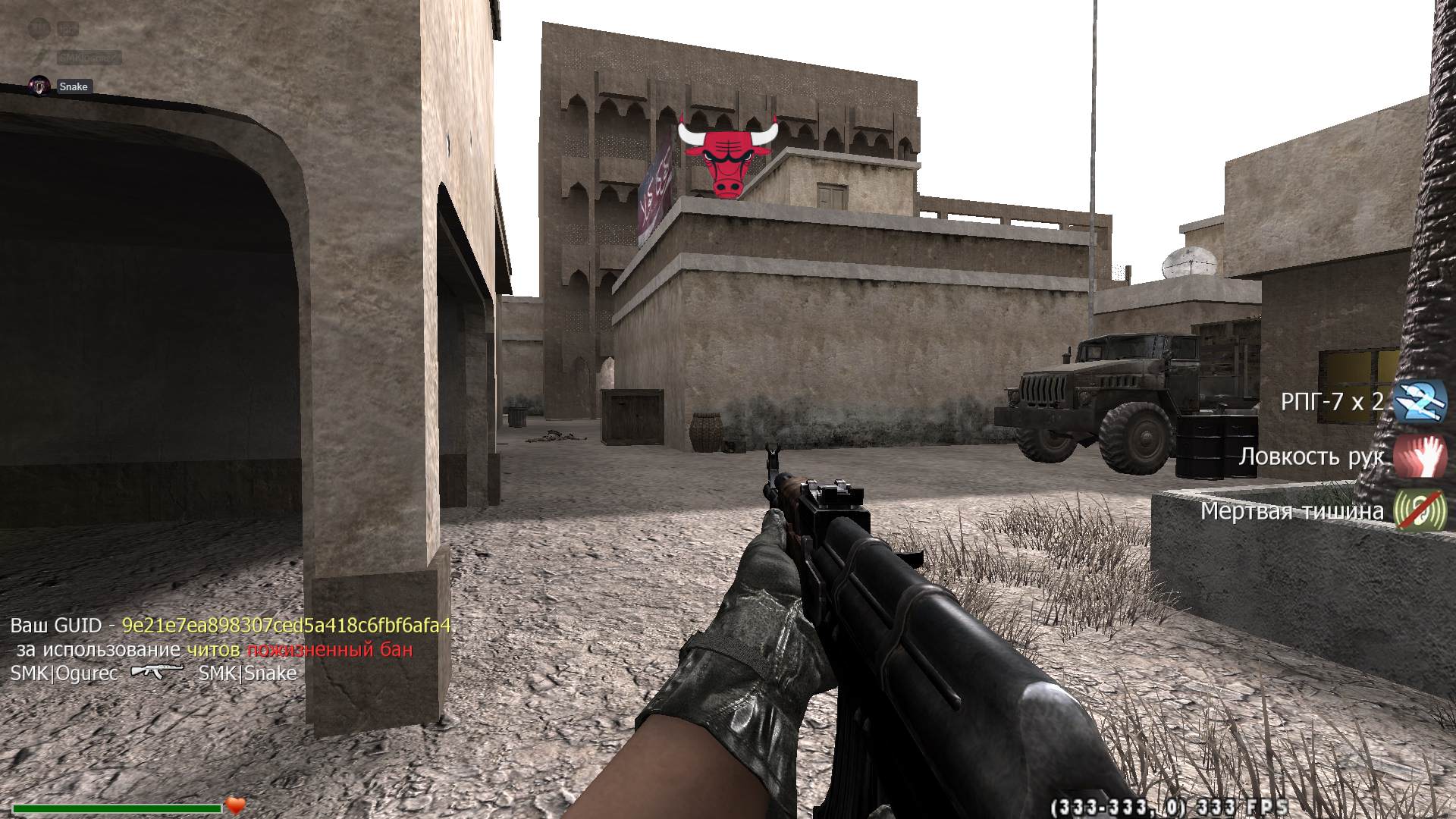Open Snake's avatar in the voice overlay
The height and width of the screenshot is (819, 1456).
pyautogui.click(x=39, y=86)
